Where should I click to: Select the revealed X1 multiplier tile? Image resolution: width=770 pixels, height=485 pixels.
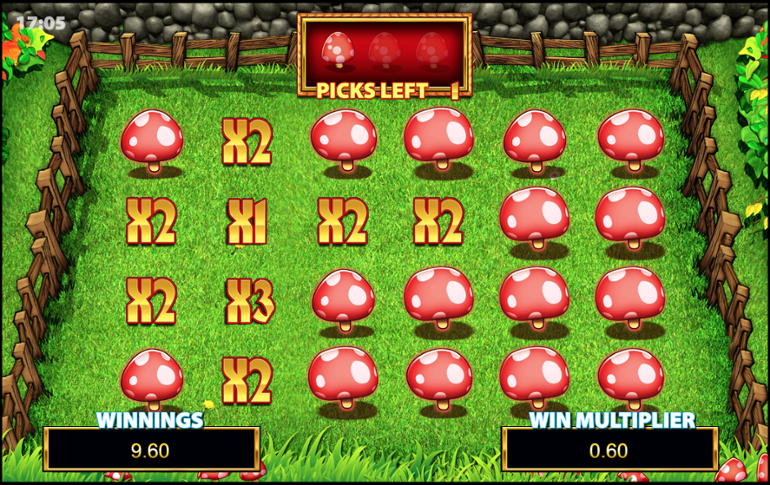[247, 221]
